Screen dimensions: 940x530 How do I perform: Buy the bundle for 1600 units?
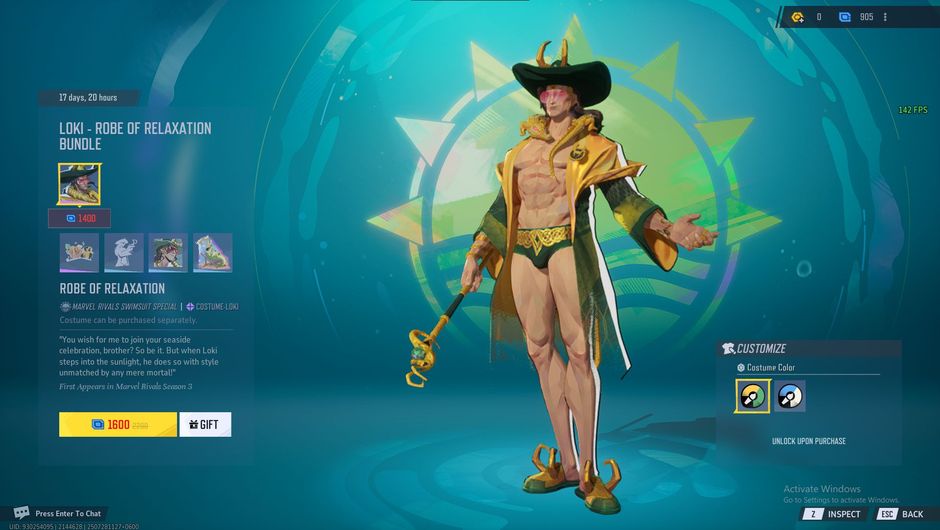tap(118, 424)
